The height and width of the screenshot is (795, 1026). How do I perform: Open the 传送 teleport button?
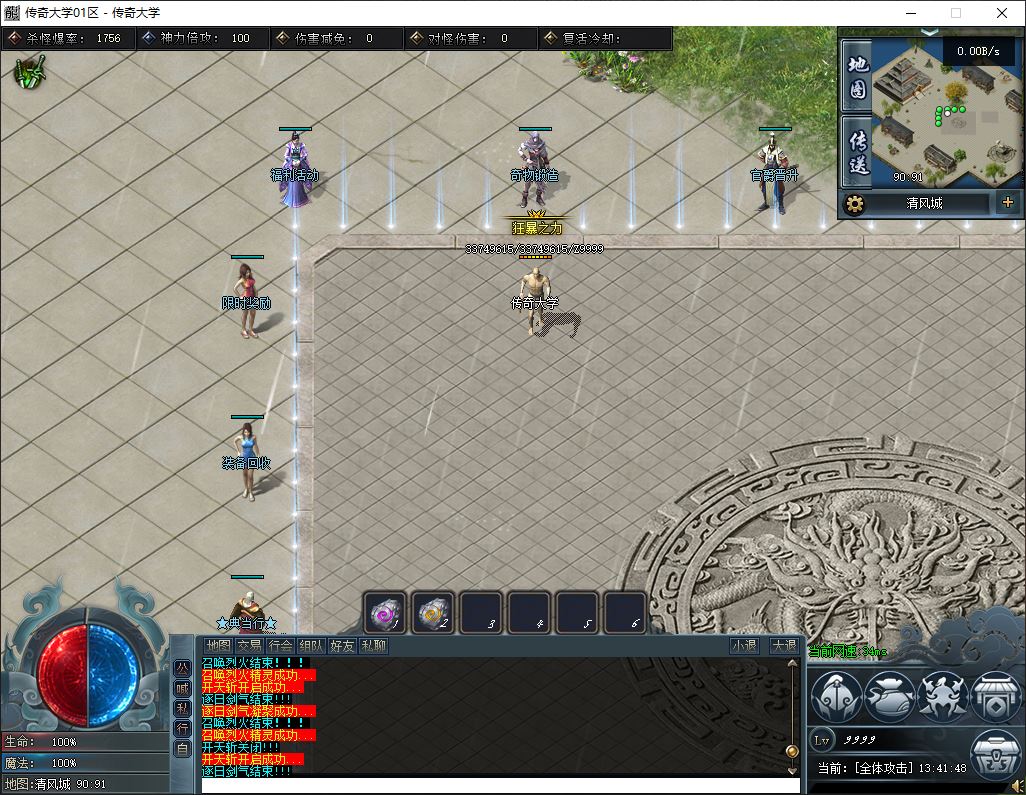(857, 151)
